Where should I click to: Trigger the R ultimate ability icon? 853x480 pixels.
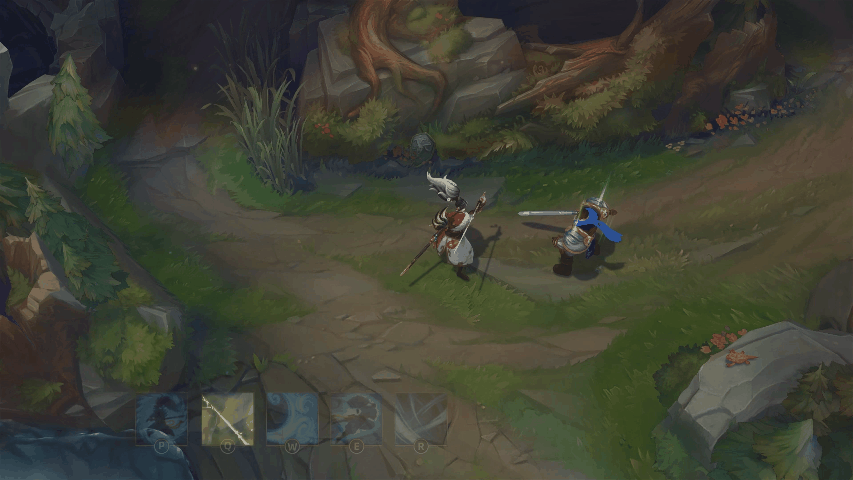tap(421, 418)
